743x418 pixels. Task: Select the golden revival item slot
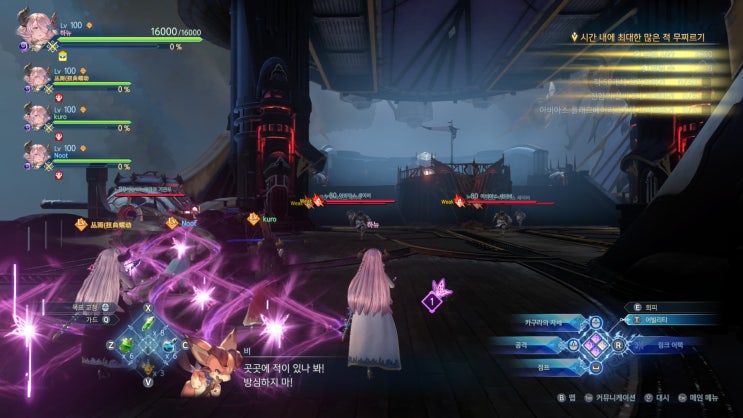click(149, 366)
